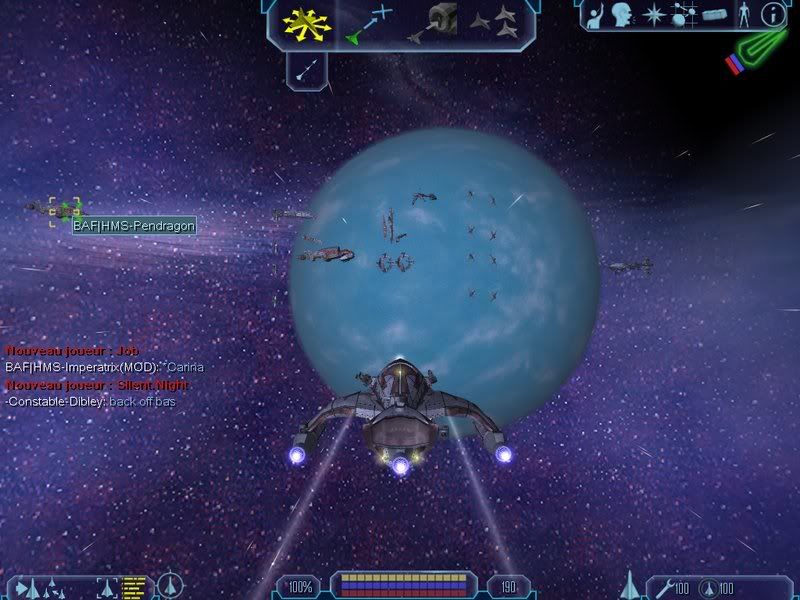Open the compass star Nav Map
This screenshot has width=800, height=600.
click(655, 16)
